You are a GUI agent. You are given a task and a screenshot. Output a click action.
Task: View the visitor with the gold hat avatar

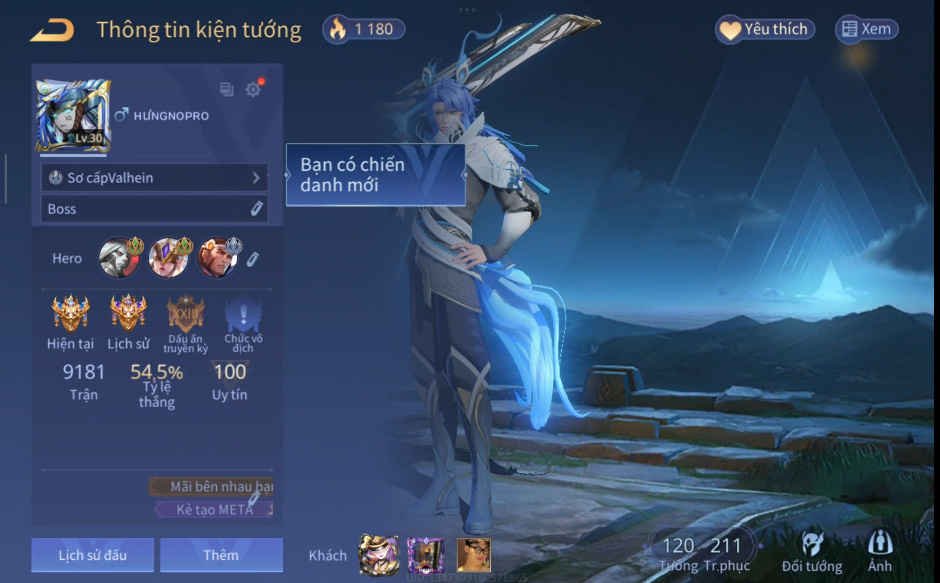click(379, 555)
